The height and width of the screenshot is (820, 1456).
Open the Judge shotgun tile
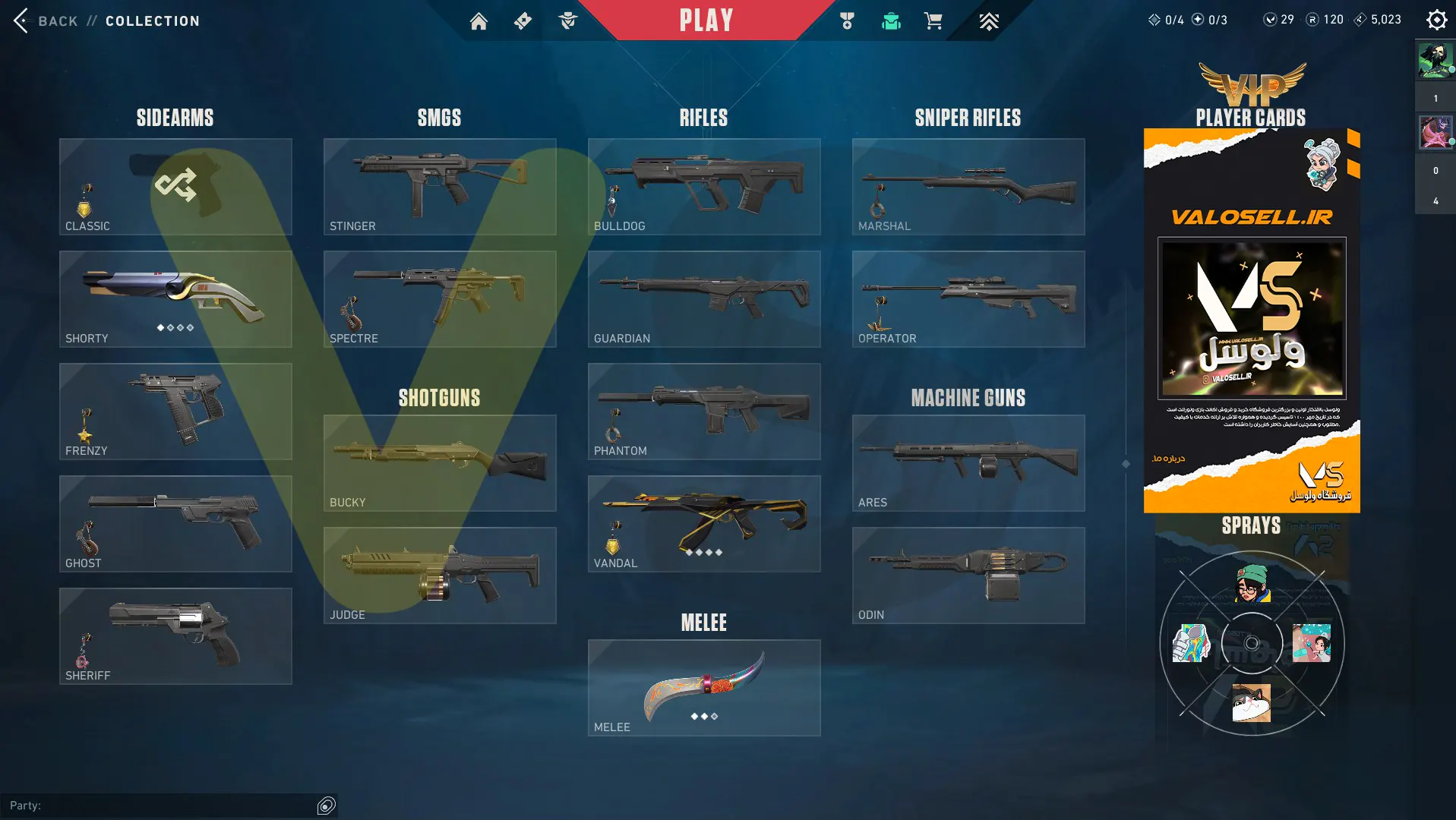coord(440,576)
